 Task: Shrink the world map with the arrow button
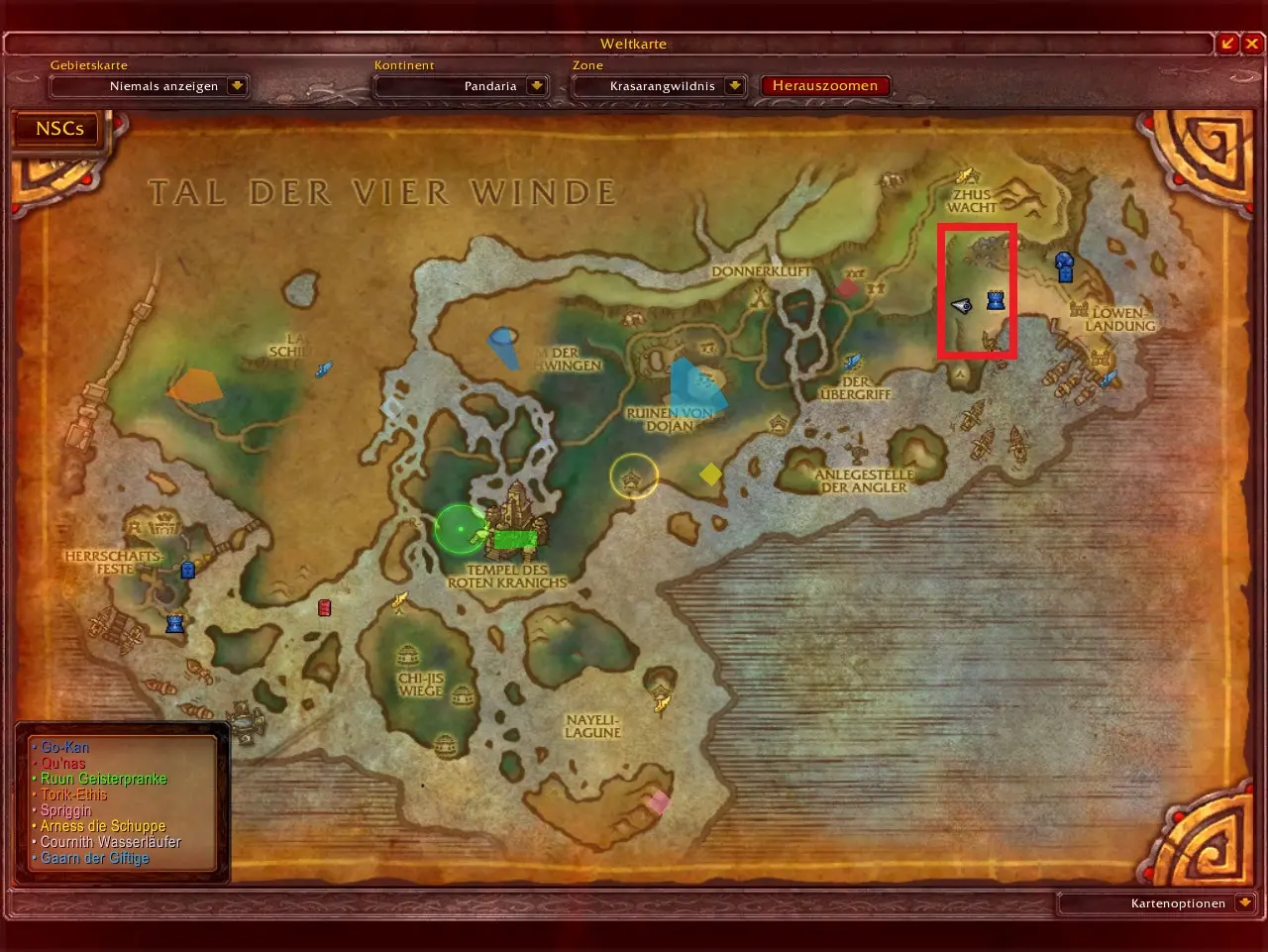[1228, 44]
